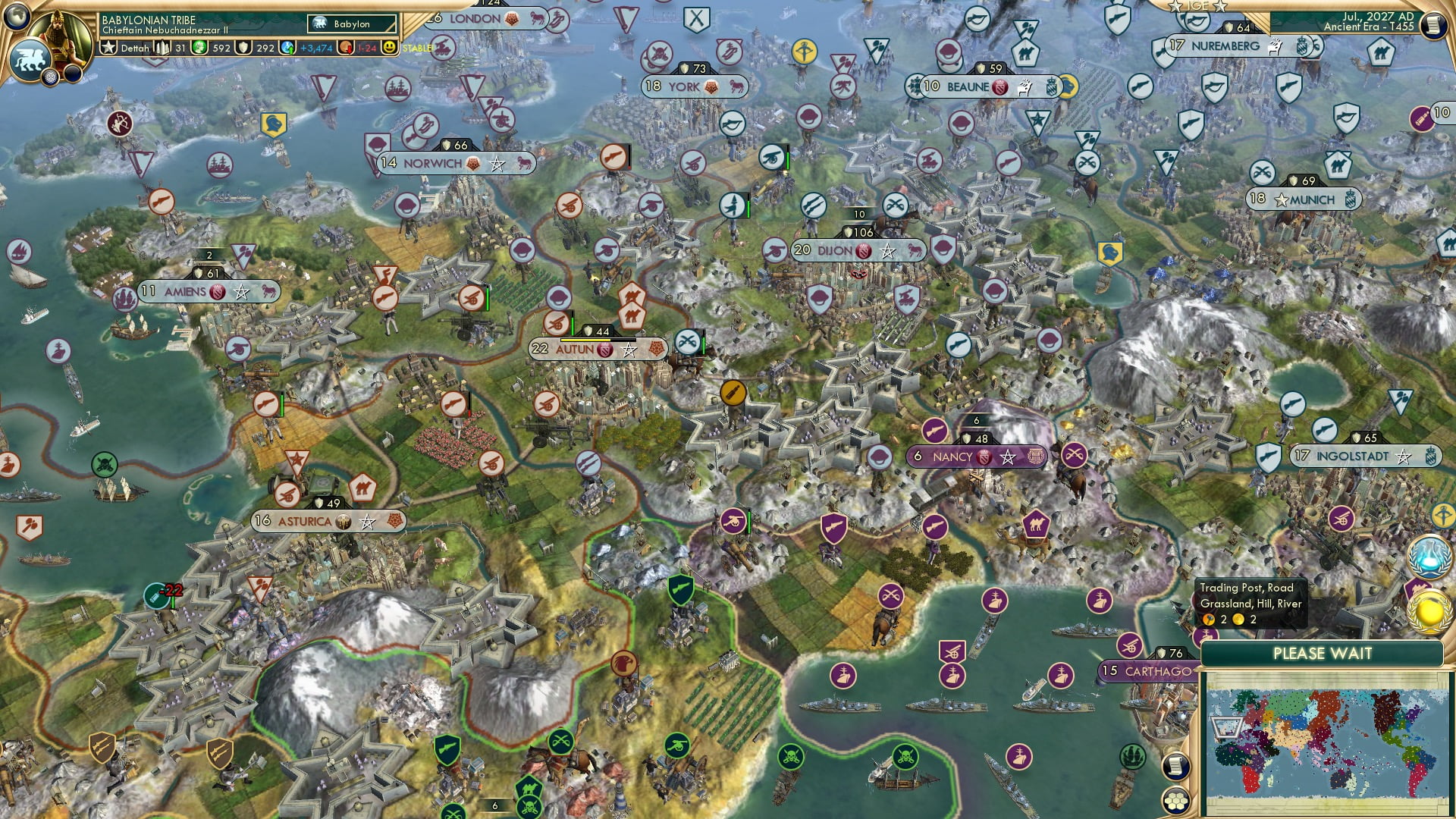
Task: Click the gold coin icon showing 592
Action: pyautogui.click(x=199, y=48)
